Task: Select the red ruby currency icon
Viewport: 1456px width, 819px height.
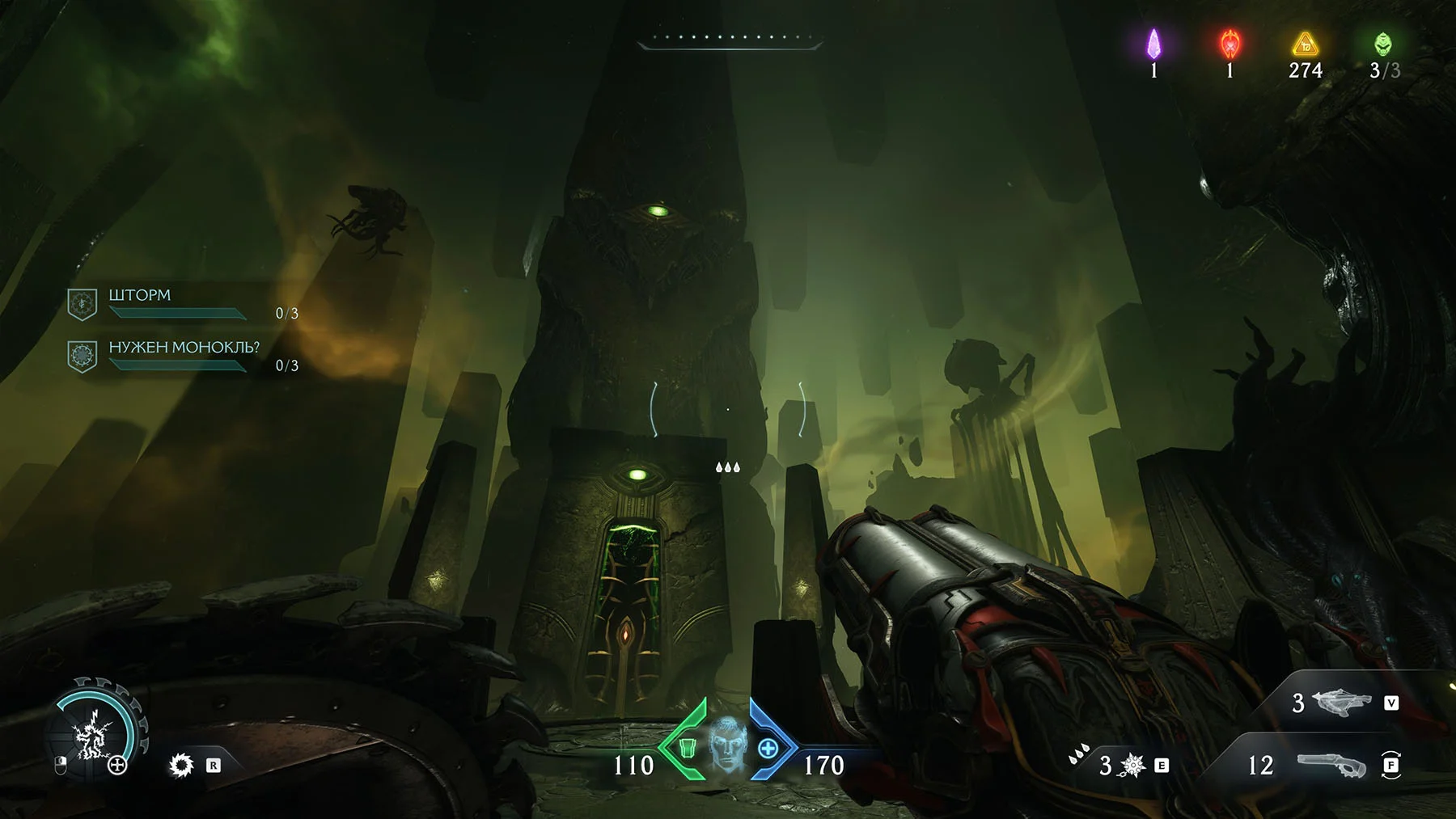Action: 1230,44
